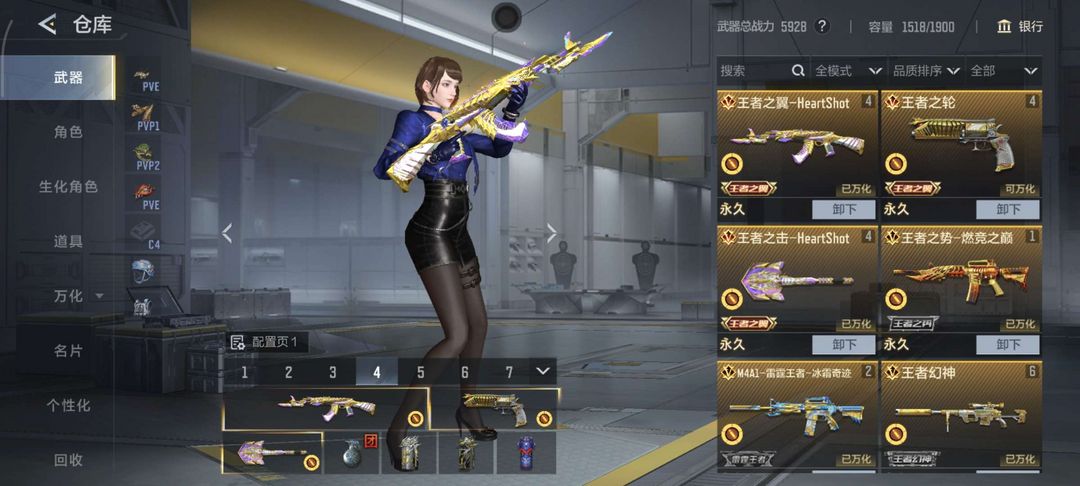
Task: Open the 名片 tab
Action: (68, 351)
